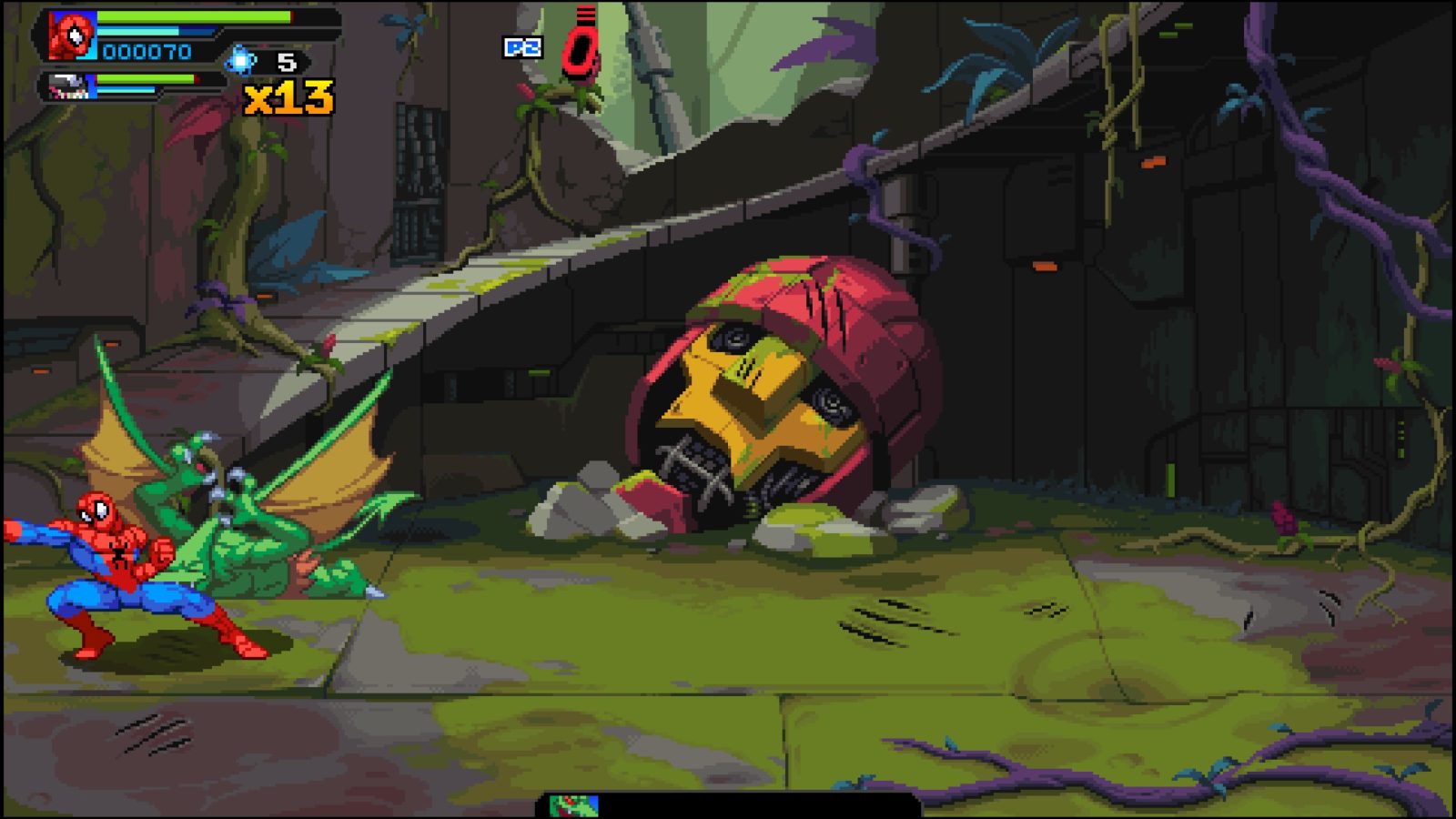Click the second player's green health slider
The width and height of the screenshot is (1456, 819).
144,78
